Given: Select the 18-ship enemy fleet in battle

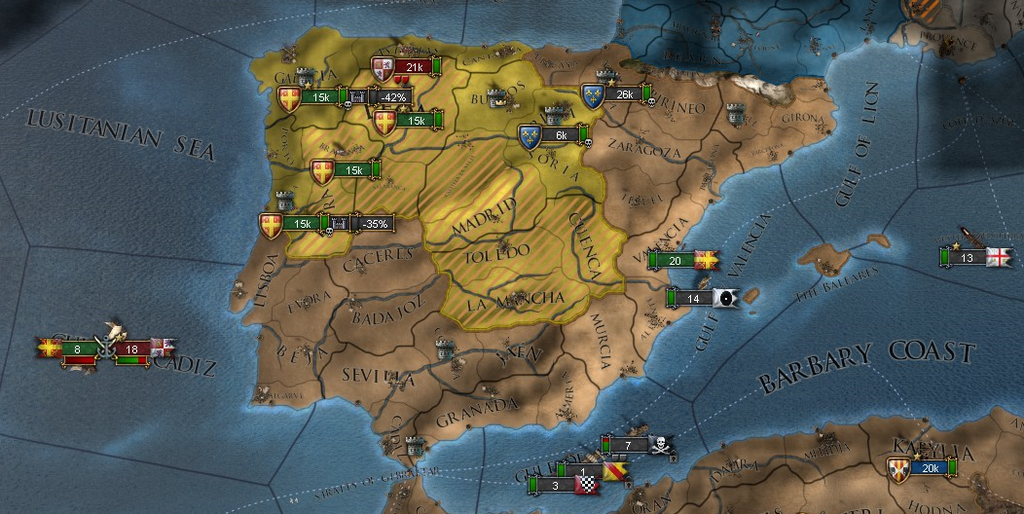Looking at the screenshot, I should [133, 348].
